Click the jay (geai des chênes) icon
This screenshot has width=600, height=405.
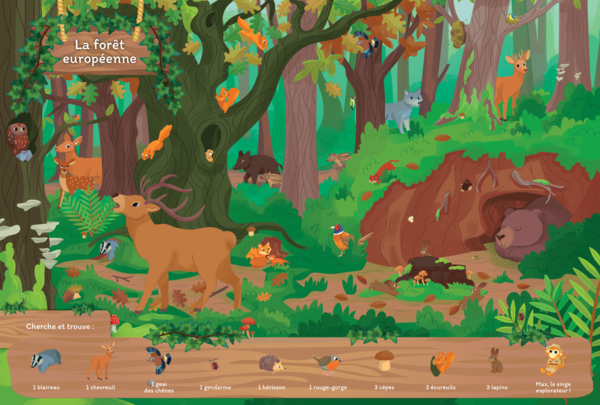(x=157, y=360)
